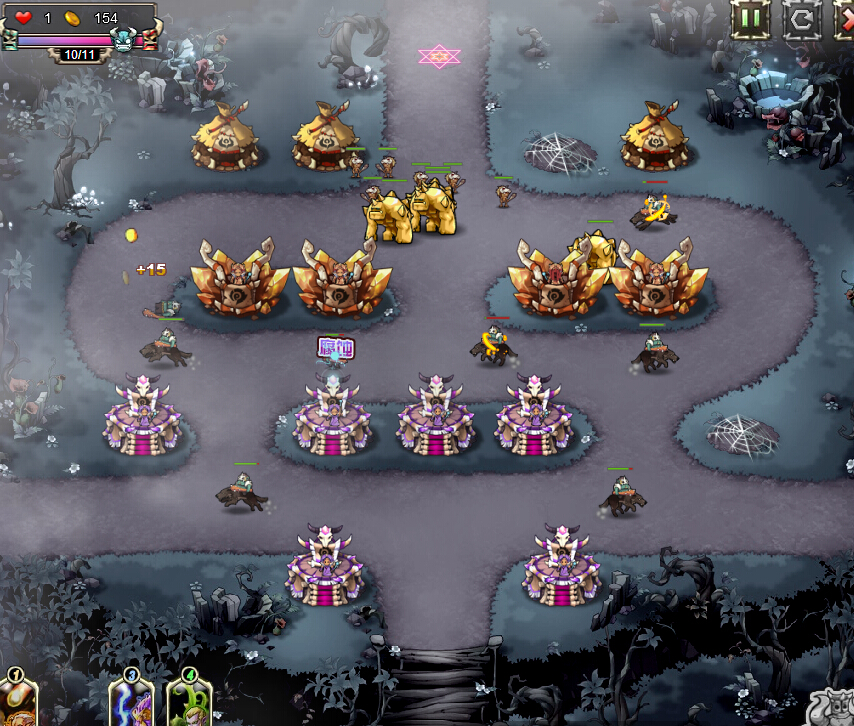Activate the fireball hero skill card numbered 1
The width and height of the screenshot is (854, 726).
(x=18, y=703)
